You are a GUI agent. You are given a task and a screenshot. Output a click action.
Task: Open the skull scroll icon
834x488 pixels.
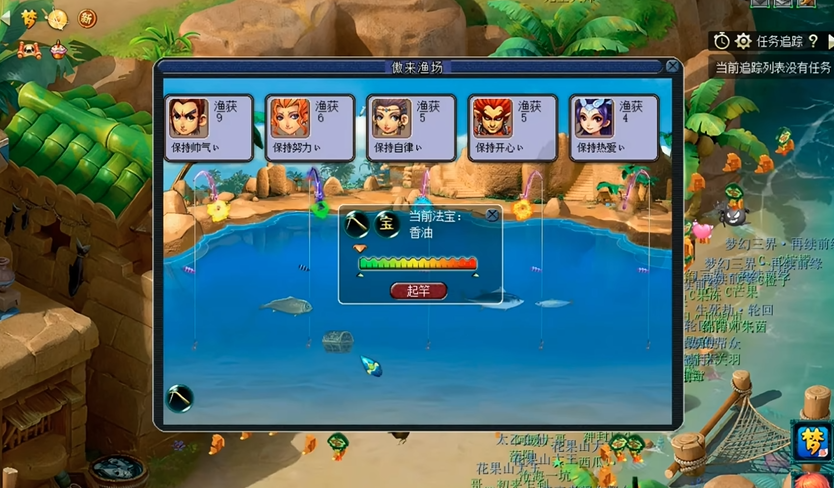[28, 49]
